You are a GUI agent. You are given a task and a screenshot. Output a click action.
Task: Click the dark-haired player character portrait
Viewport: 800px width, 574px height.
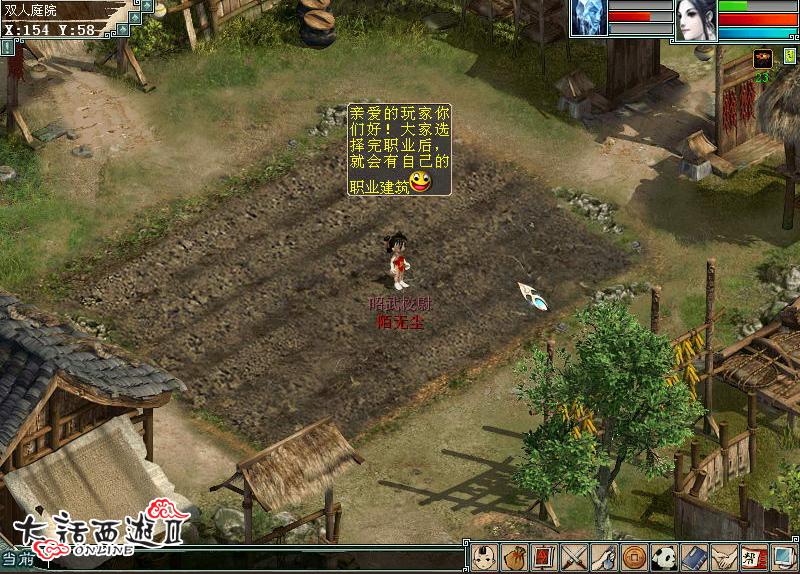[x=696, y=19]
